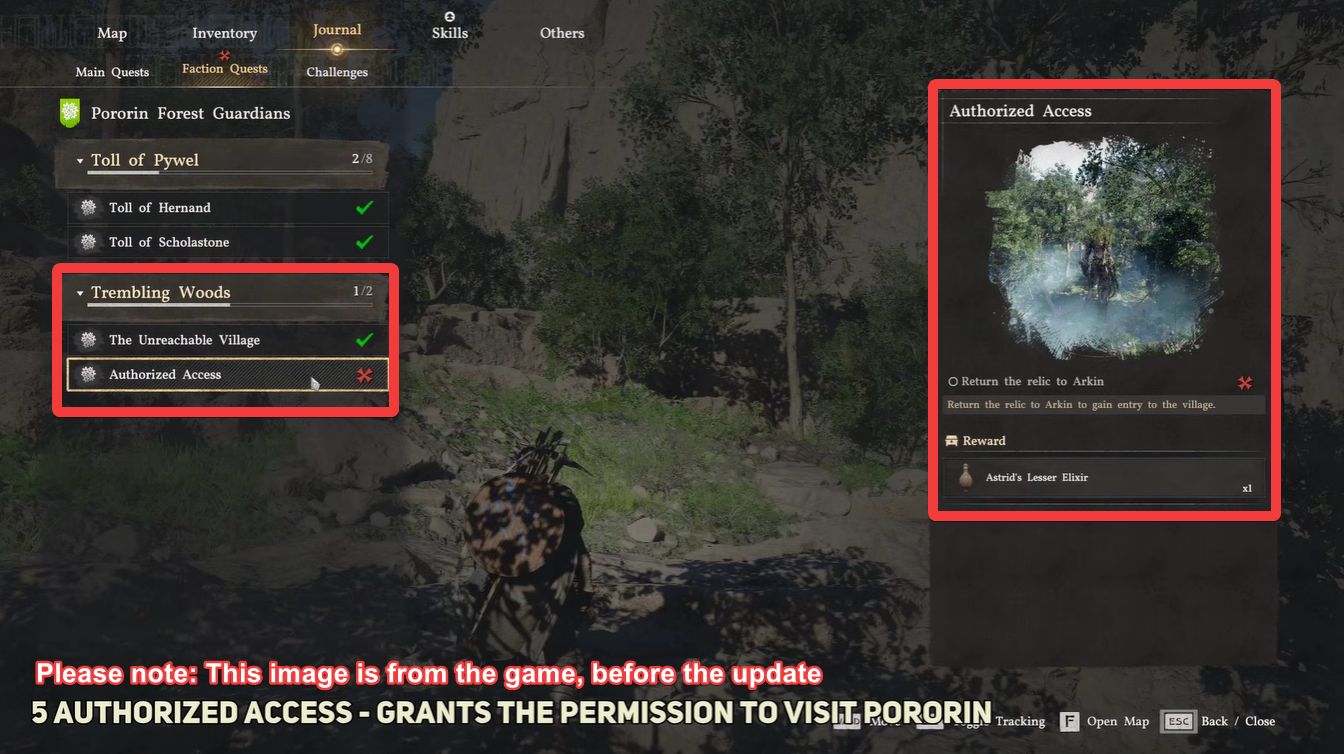The height and width of the screenshot is (754, 1344).
Task: Open the Others menu
Action: tap(561, 32)
